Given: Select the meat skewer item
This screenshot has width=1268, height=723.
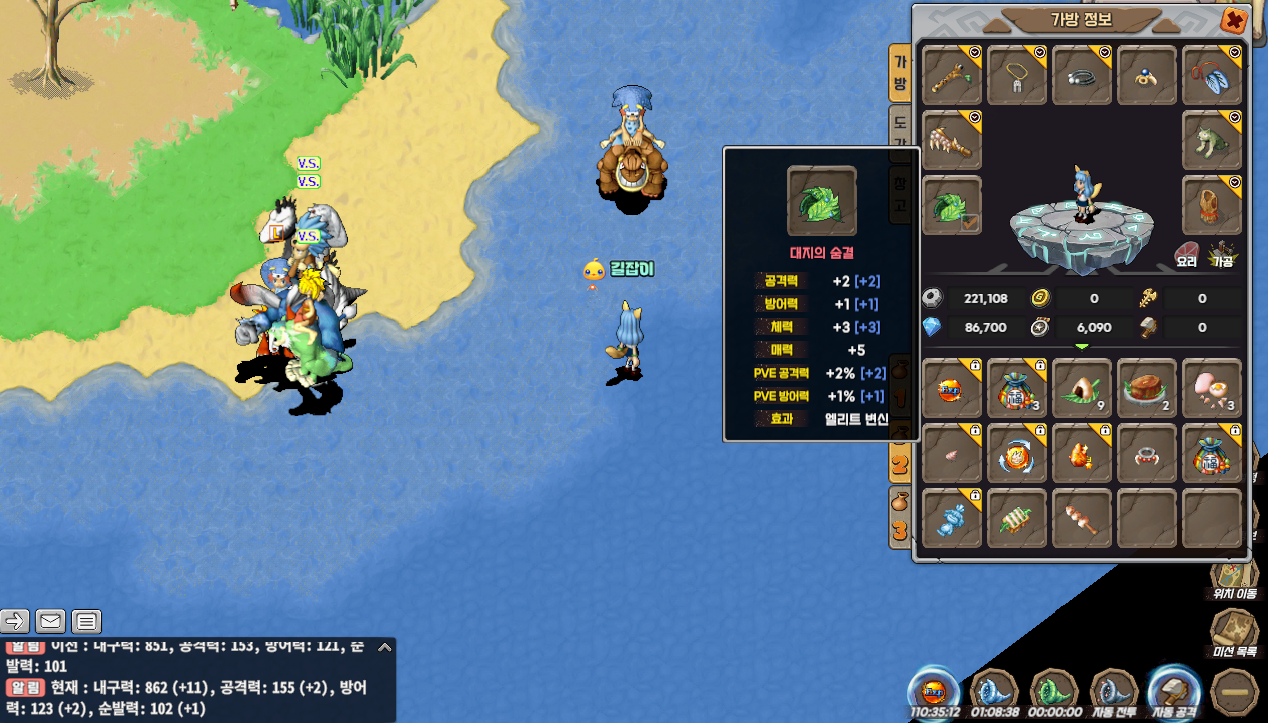Looking at the screenshot, I should (1082, 519).
